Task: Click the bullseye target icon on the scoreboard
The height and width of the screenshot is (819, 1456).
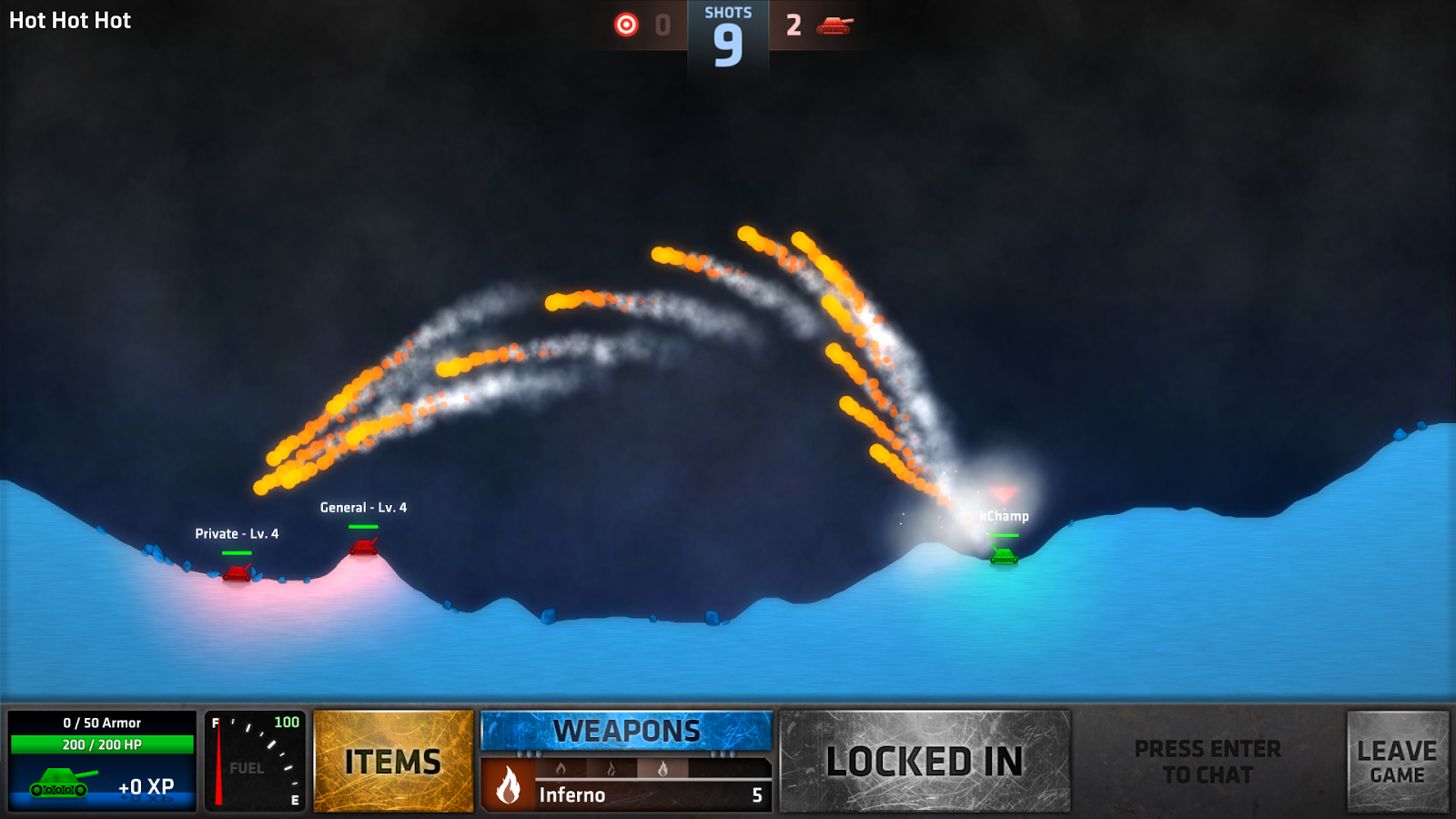Action: (627, 25)
